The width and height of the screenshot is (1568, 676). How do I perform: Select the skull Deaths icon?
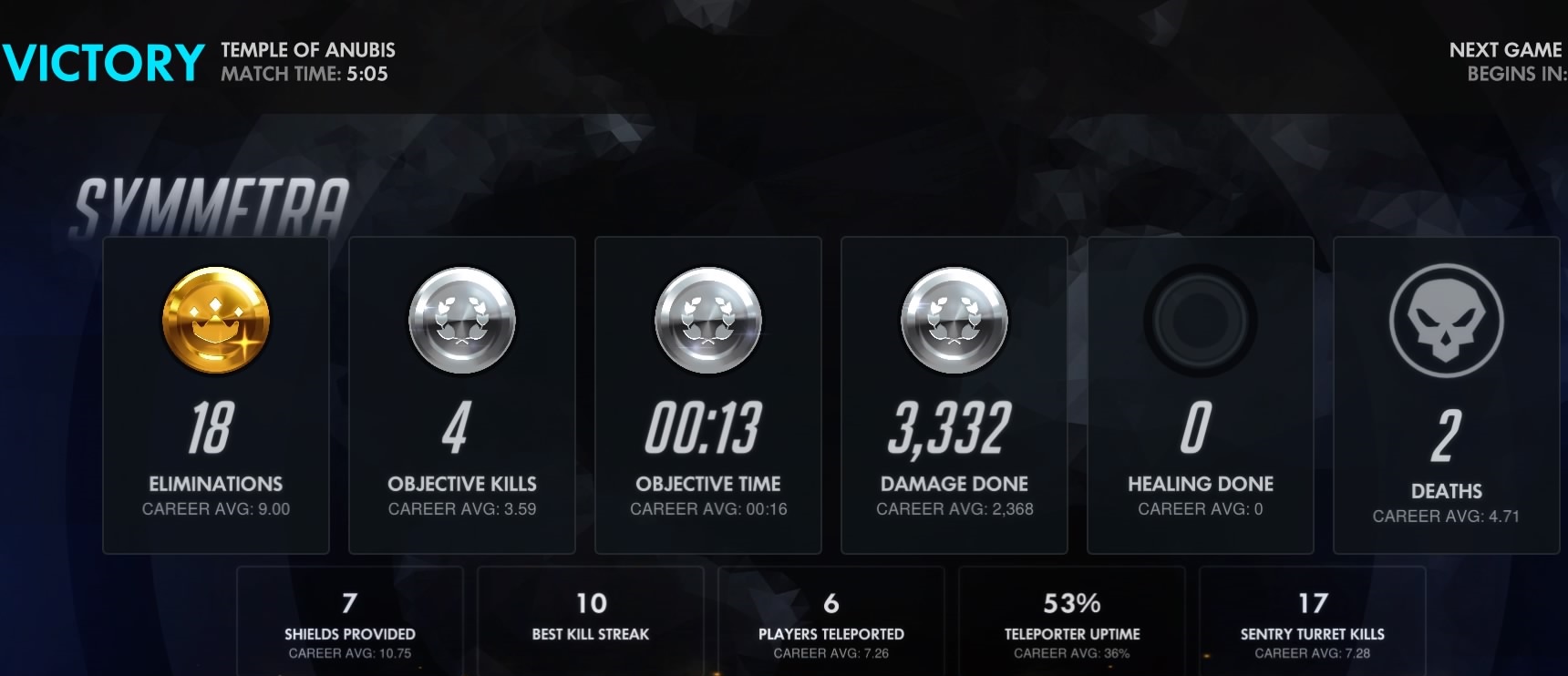[1447, 321]
